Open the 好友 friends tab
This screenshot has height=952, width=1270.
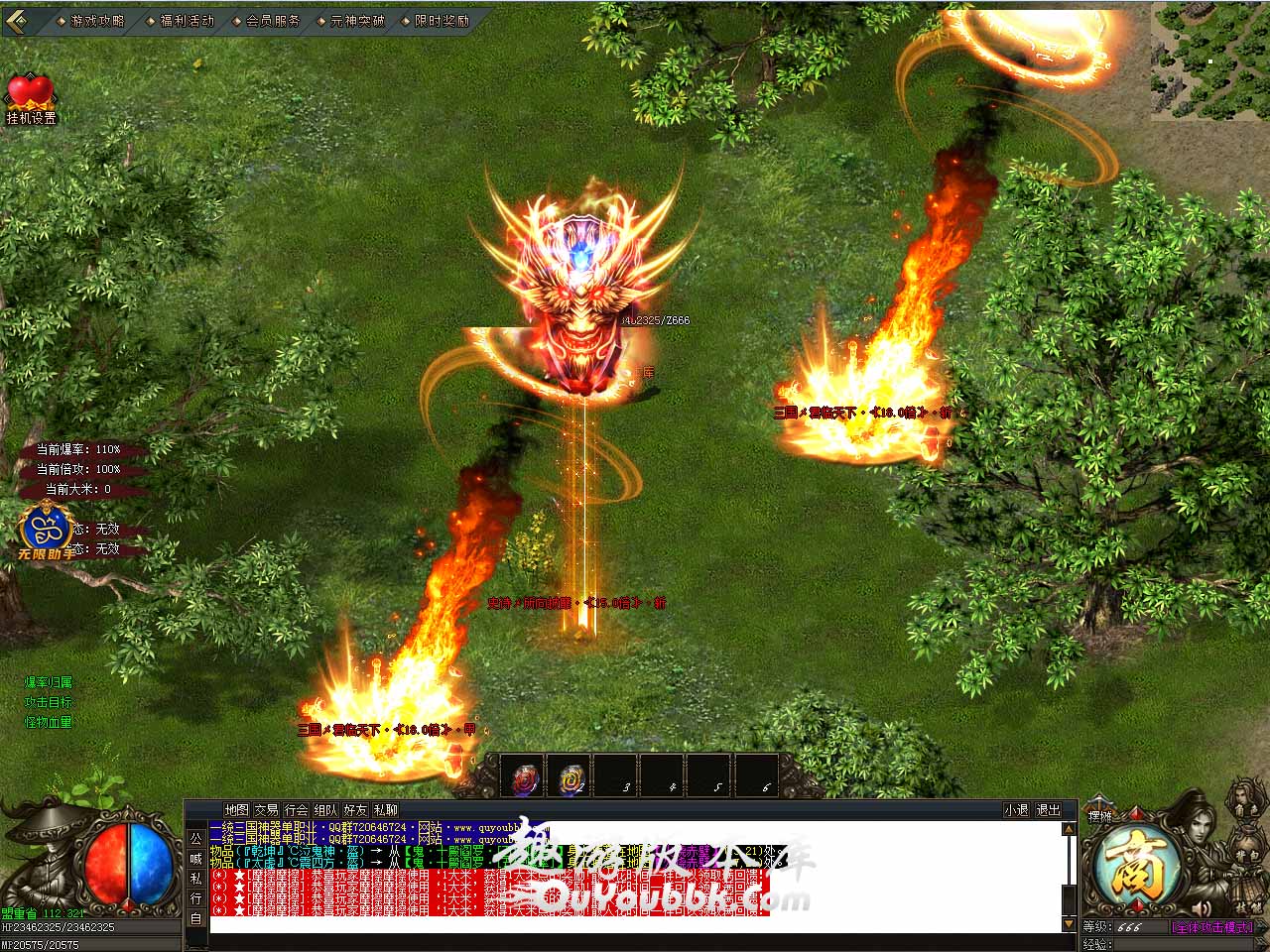pyautogui.click(x=355, y=810)
